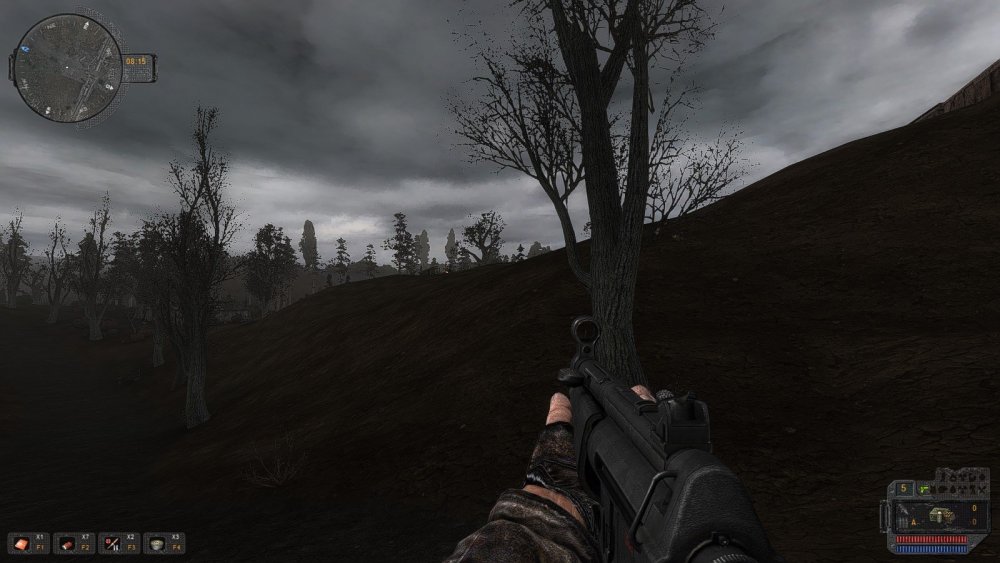This screenshot has height=563, width=1000.
Task: Choose the F4 quick slot item
Action: coord(158,543)
